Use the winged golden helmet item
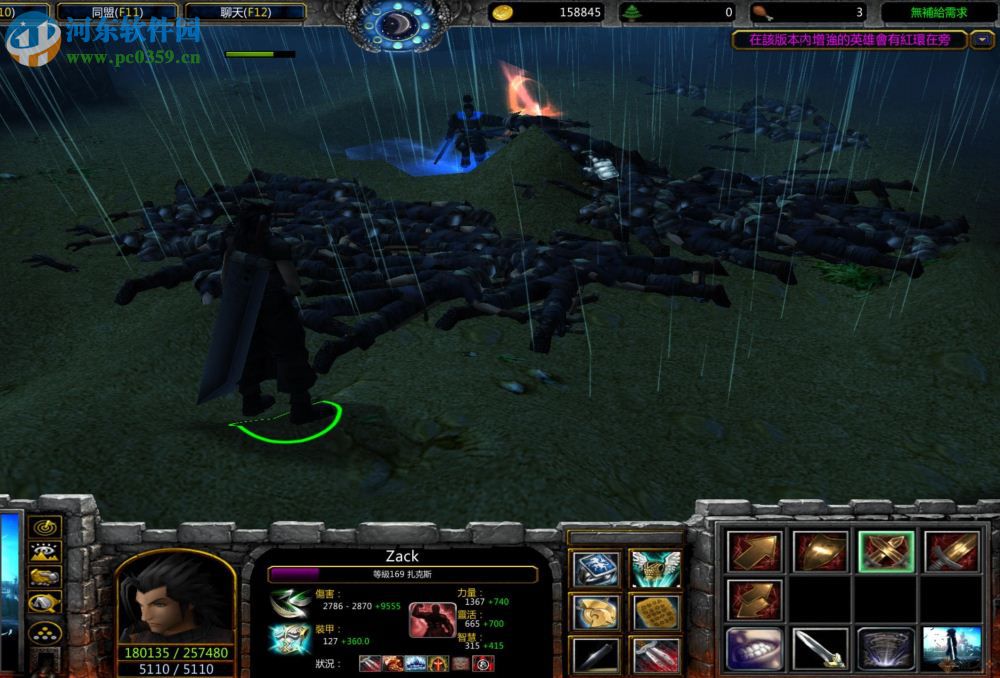Viewport: 1000px width, 678px height. pyautogui.click(x=654, y=569)
